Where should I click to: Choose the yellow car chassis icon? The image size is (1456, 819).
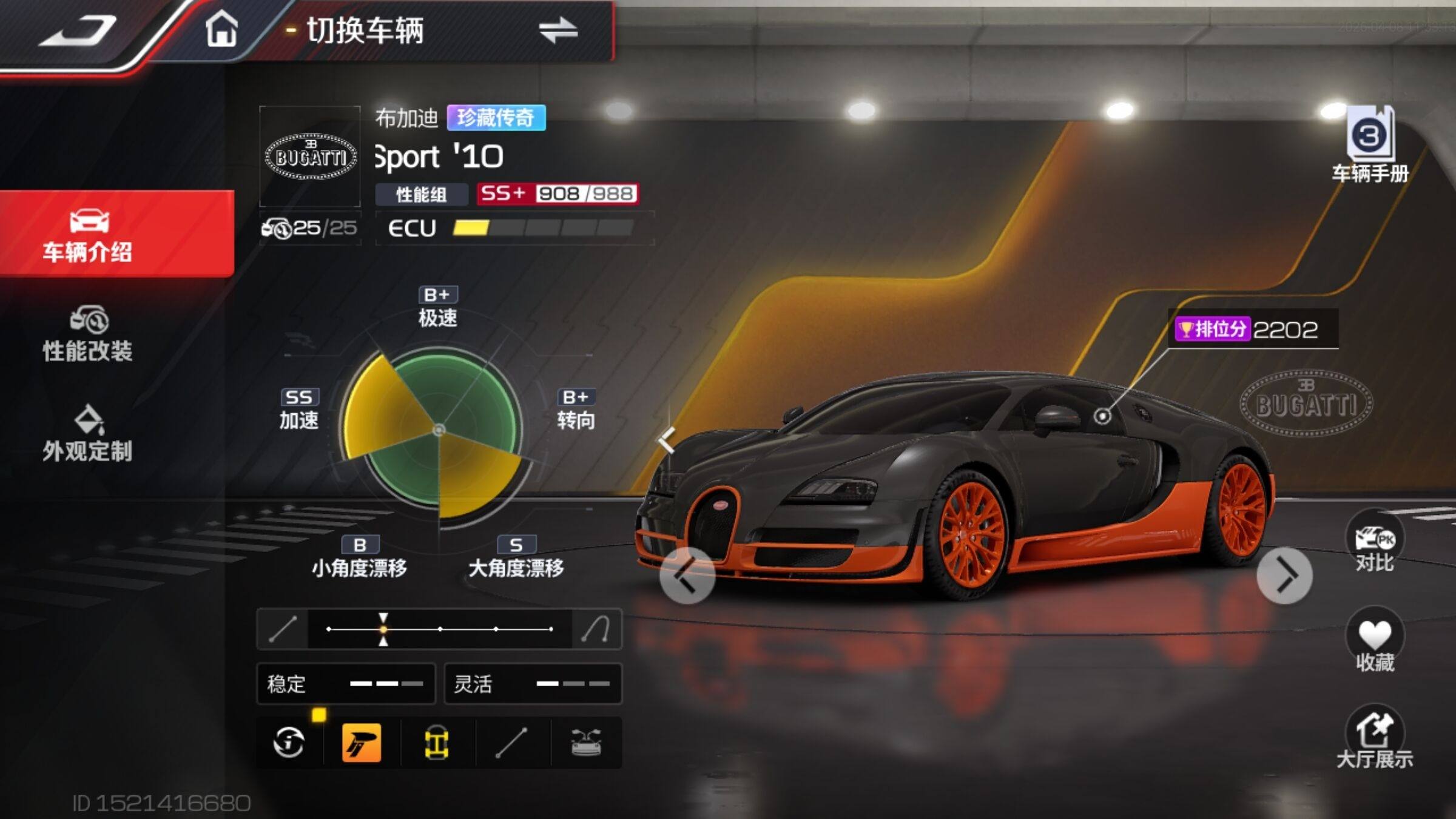(436, 742)
